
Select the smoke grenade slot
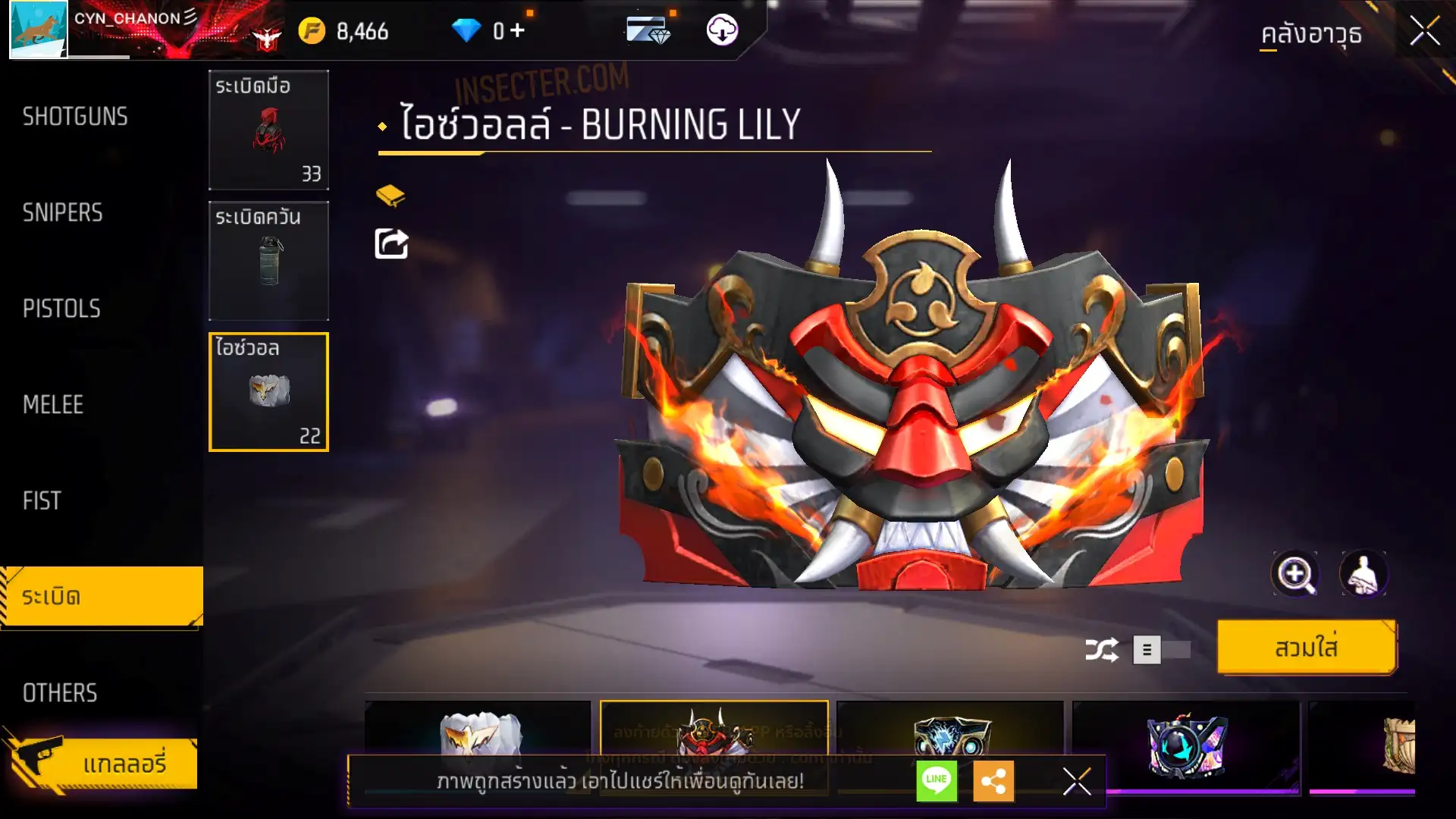[x=268, y=261]
